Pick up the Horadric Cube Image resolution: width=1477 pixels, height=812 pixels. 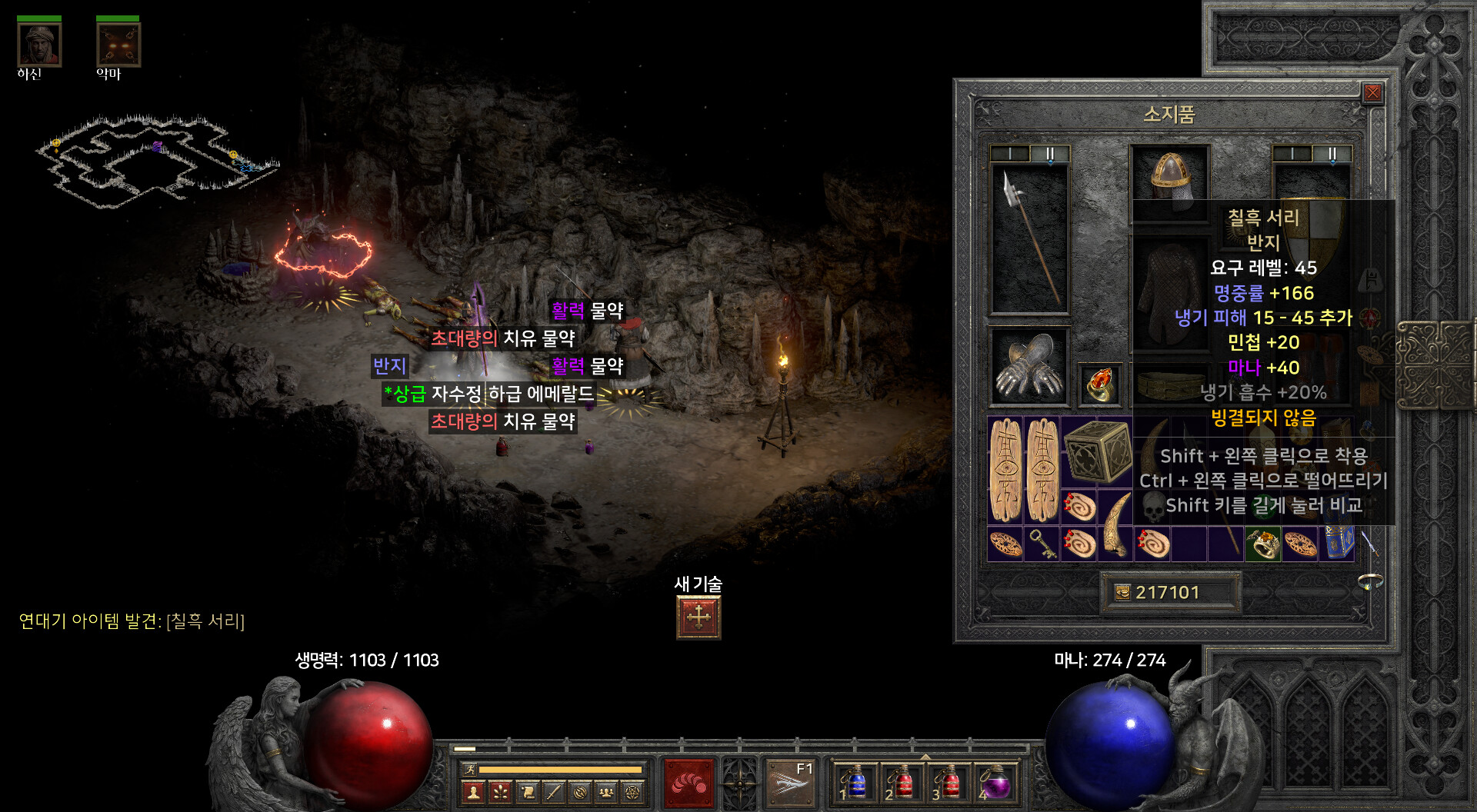pos(1097,451)
